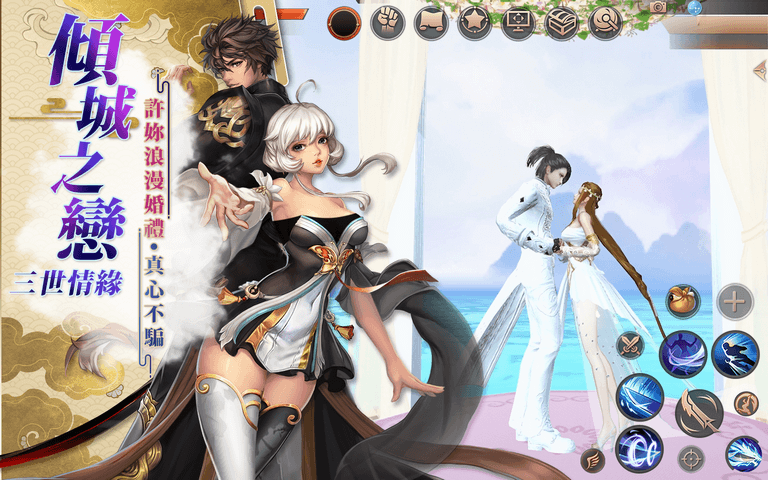Open the fist icon menu
Image resolution: width=768 pixels, height=480 pixels.
[387, 21]
